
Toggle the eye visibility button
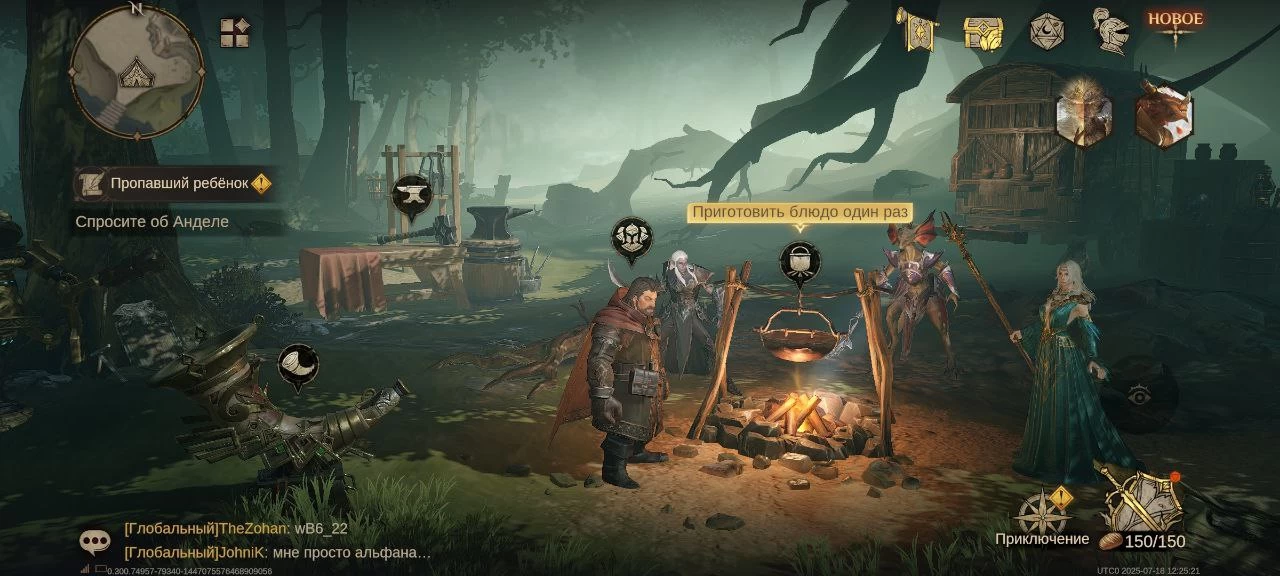tap(1138, 397)
